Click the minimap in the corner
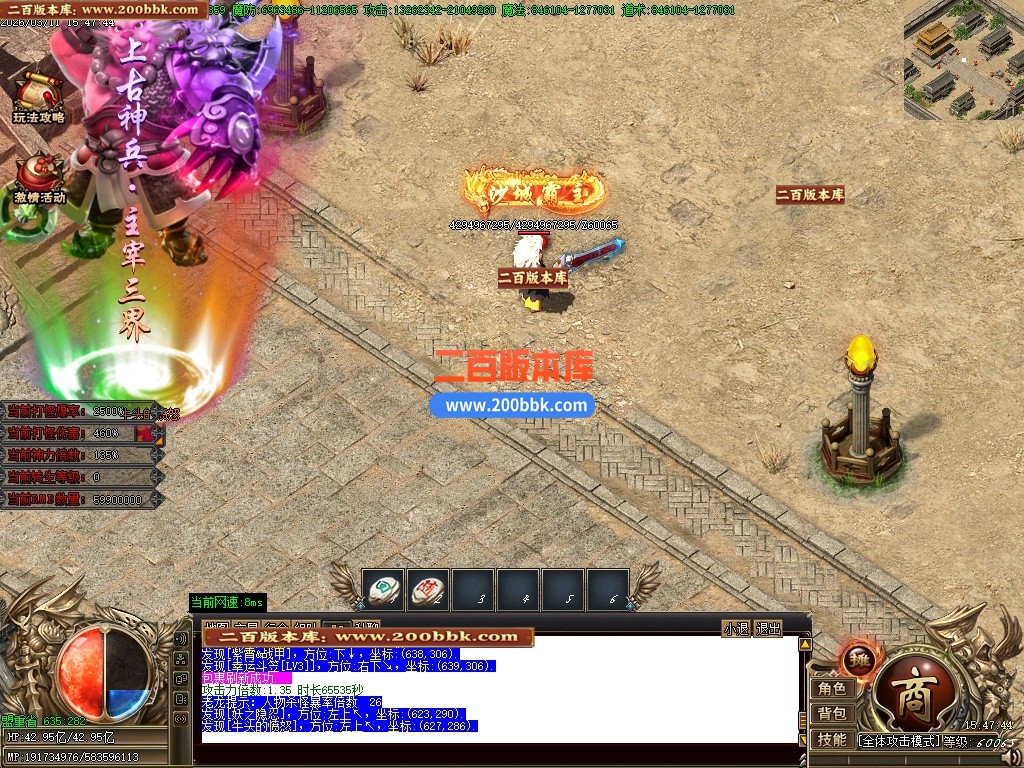The image size is (1024, 768). pyautogui.click(x=963, y=60)
